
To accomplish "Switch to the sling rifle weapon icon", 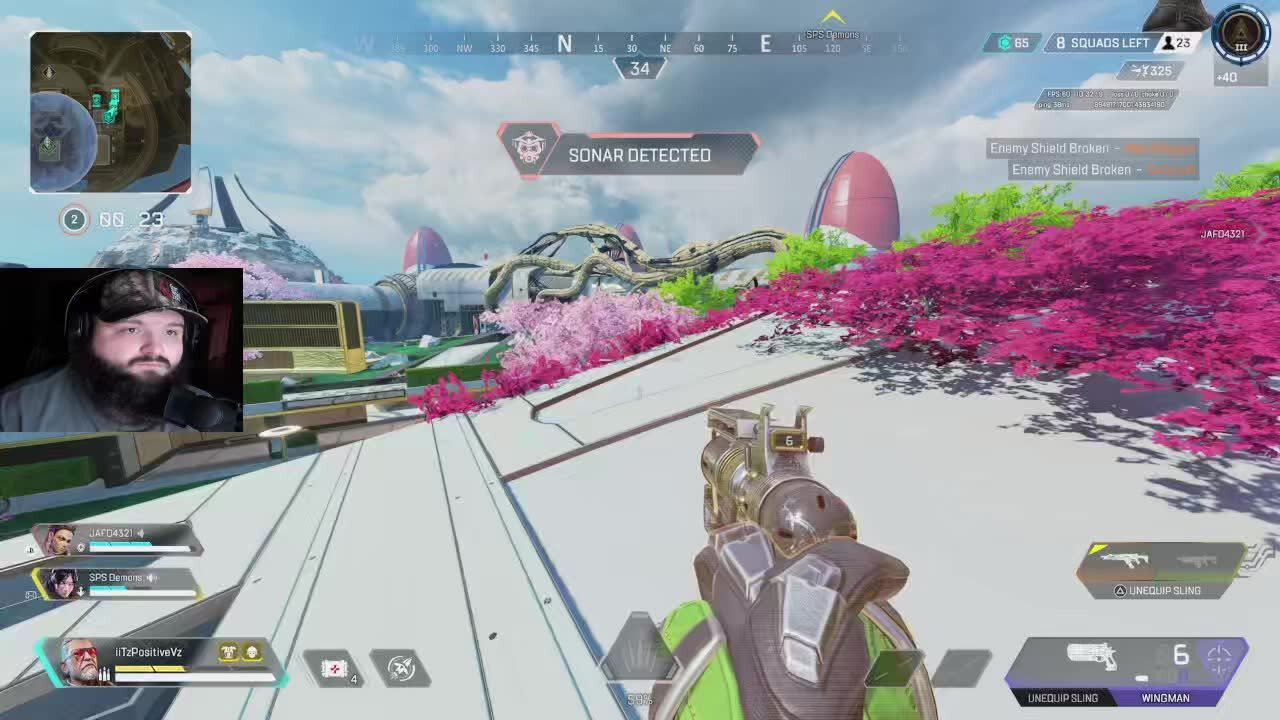I will [1126, 560].
